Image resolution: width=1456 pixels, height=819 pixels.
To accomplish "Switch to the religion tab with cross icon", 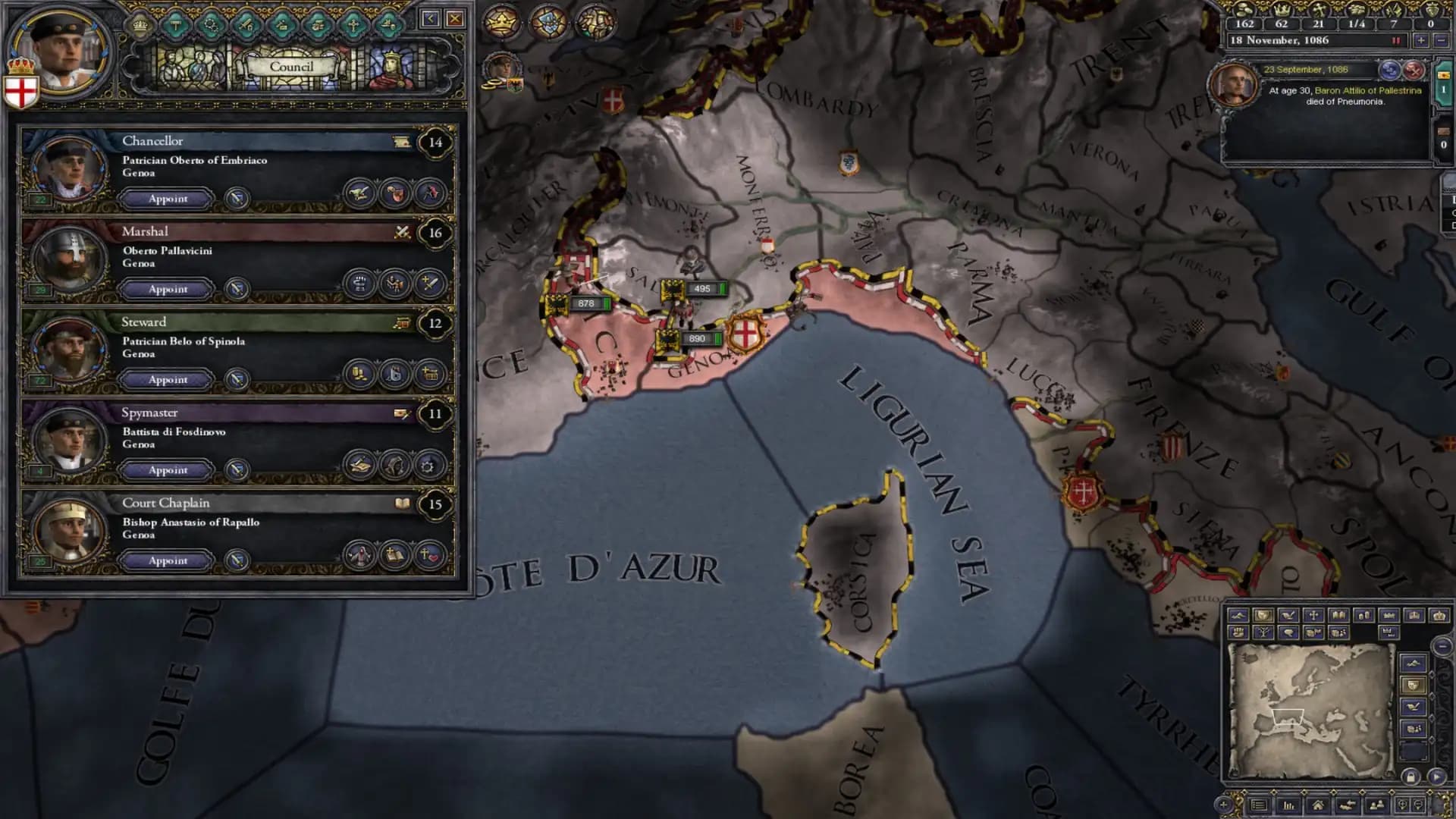I will [353, 25].
